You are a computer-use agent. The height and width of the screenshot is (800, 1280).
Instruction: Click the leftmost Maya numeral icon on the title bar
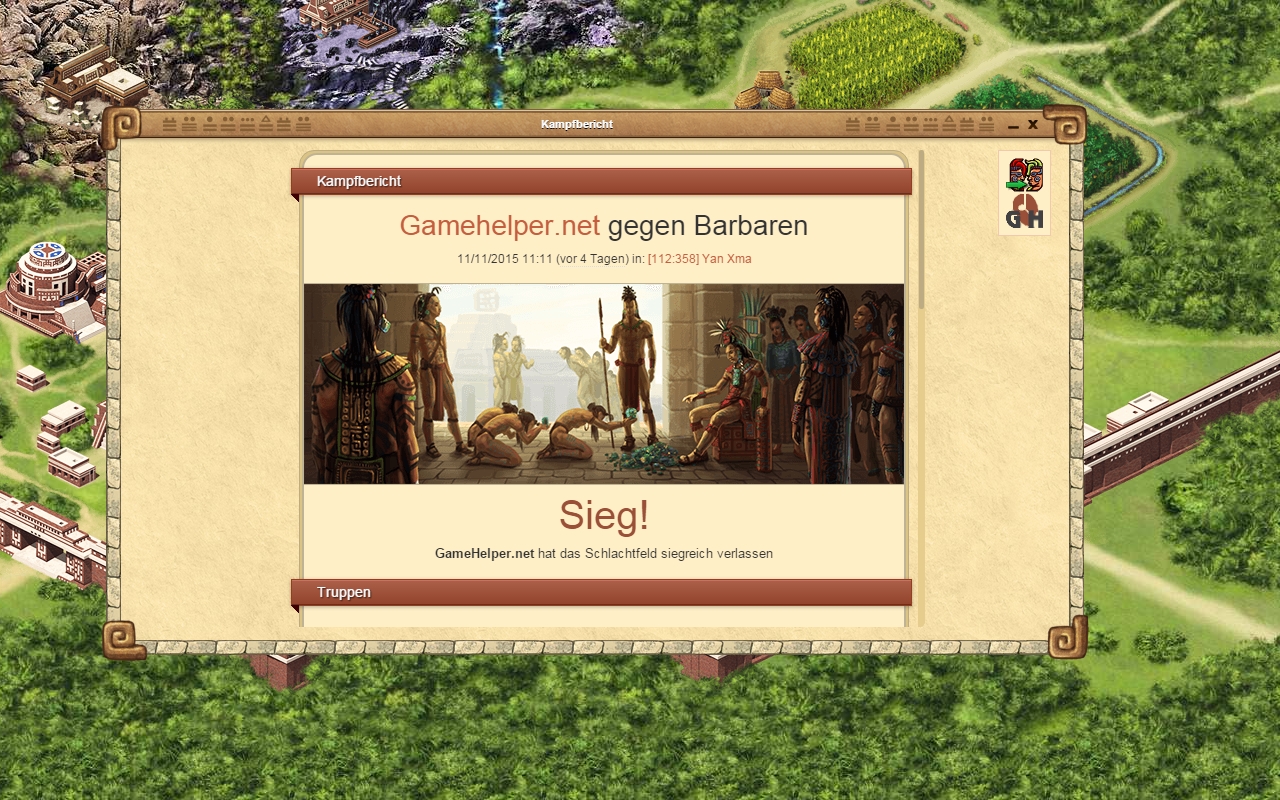click(x=170, y=124)
